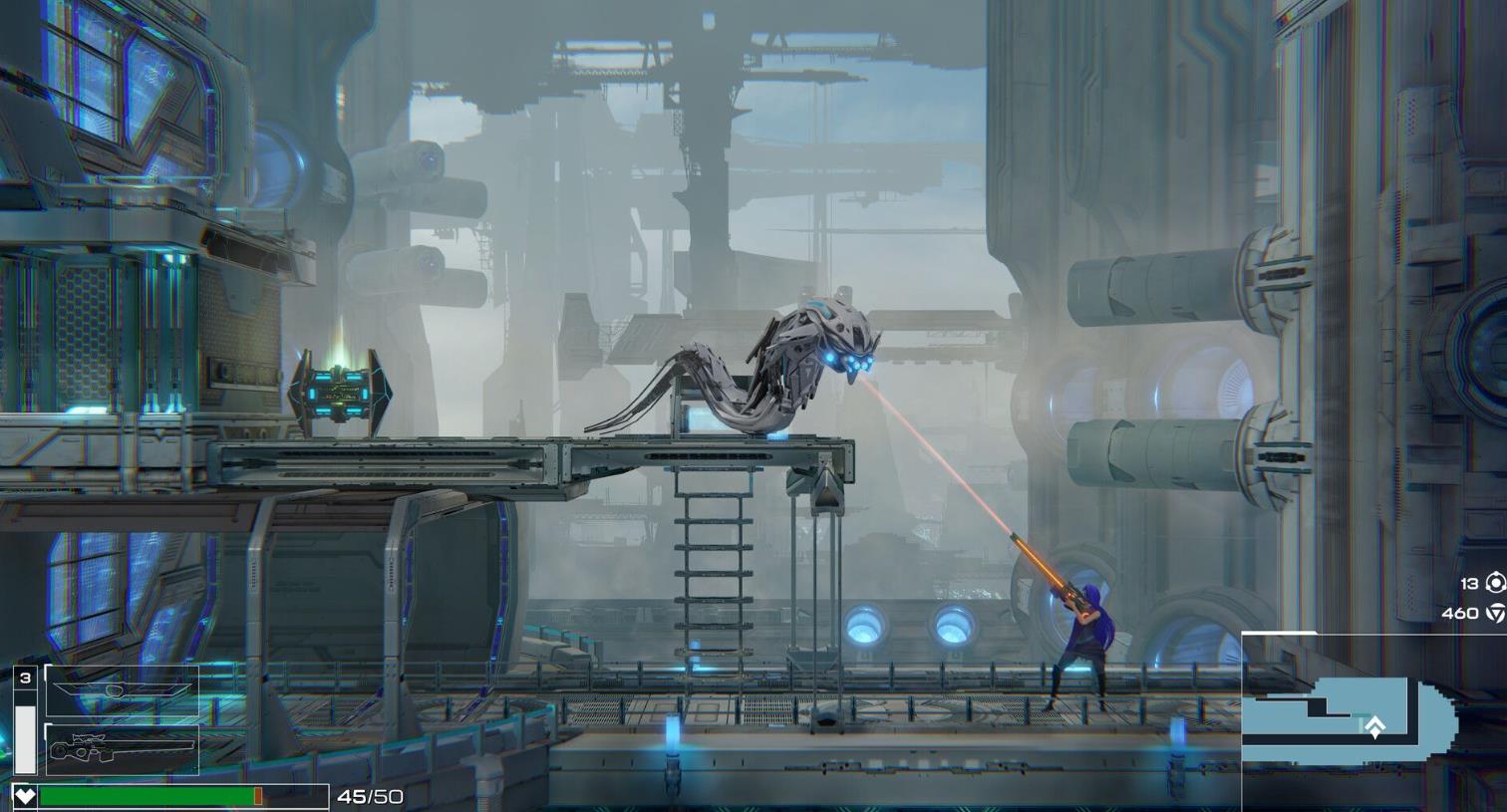The width and height of the screenshot is (1507, 812).
Task: Select the blade weapon slot above the rifle
Action: pos(122,690)
